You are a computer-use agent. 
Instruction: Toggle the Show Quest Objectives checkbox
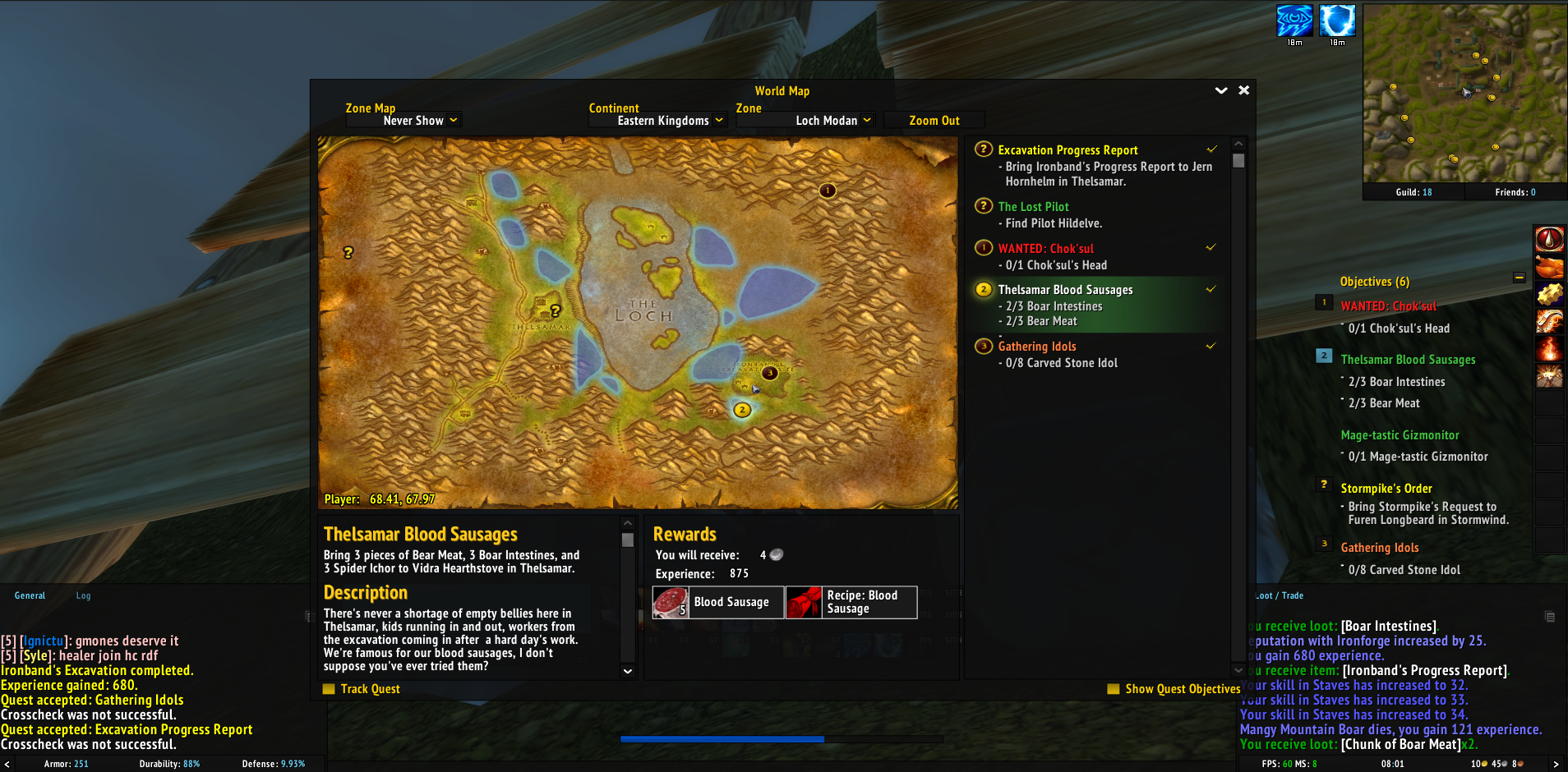(1114, 689)
